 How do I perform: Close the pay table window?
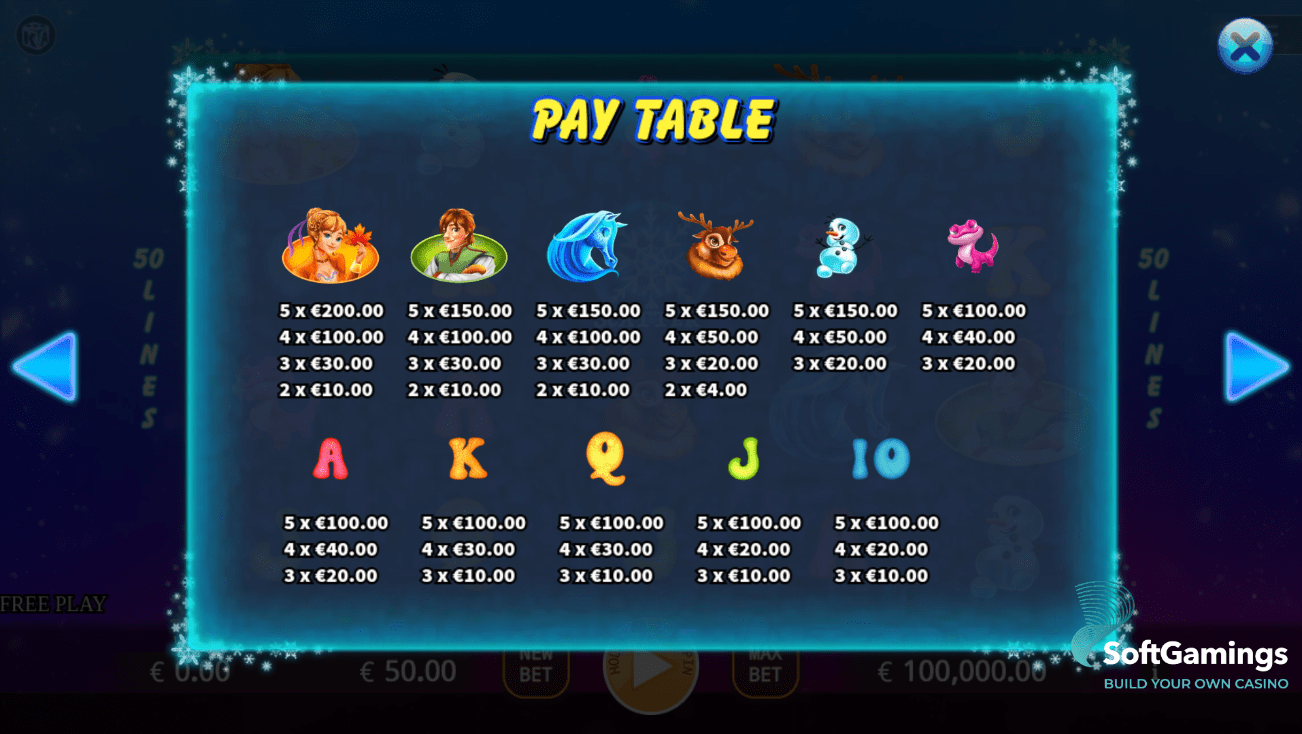click(x=1244, y=46)
